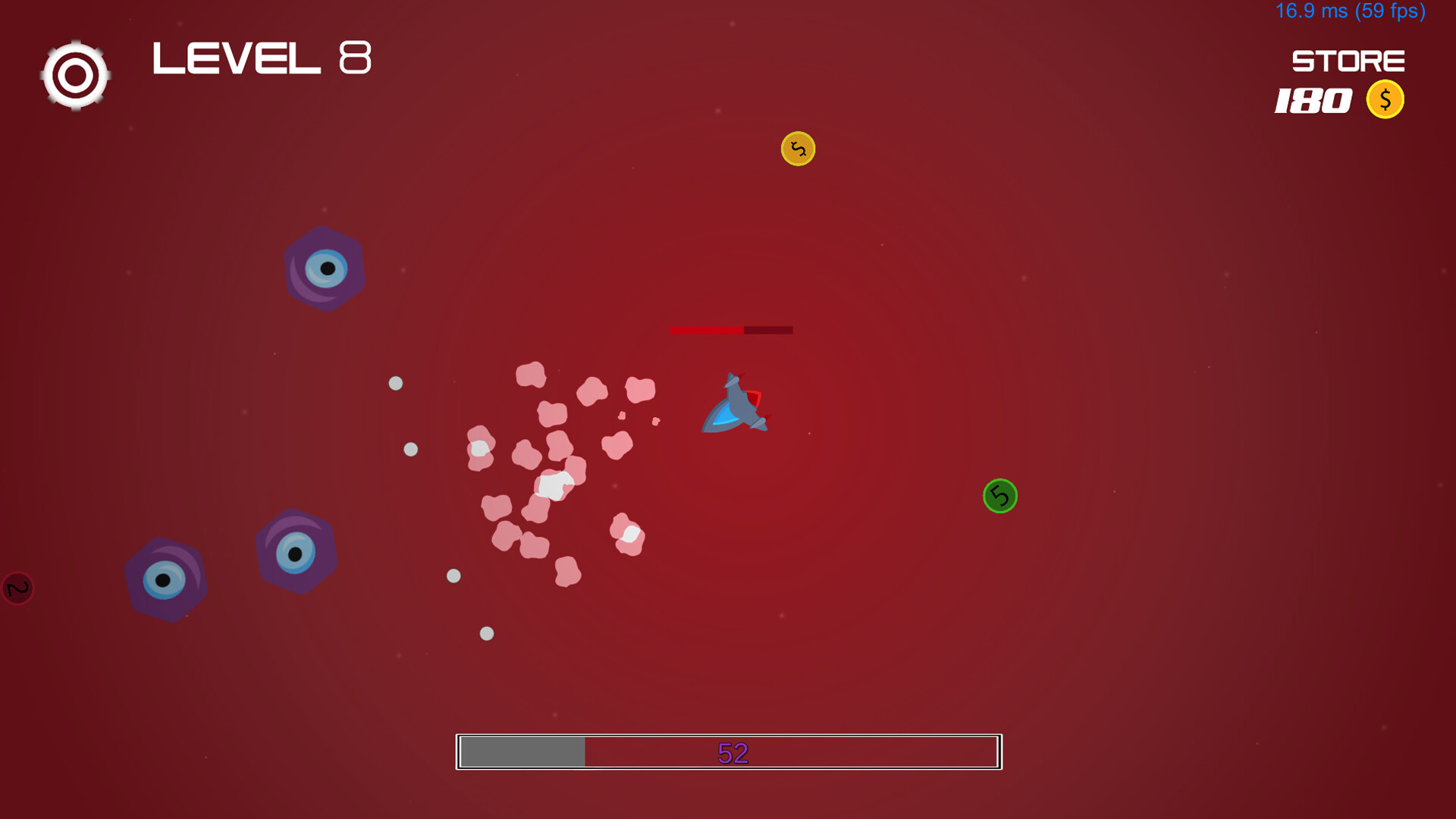
Task: Click the red shield on the ship
Action: coord(755,396)
